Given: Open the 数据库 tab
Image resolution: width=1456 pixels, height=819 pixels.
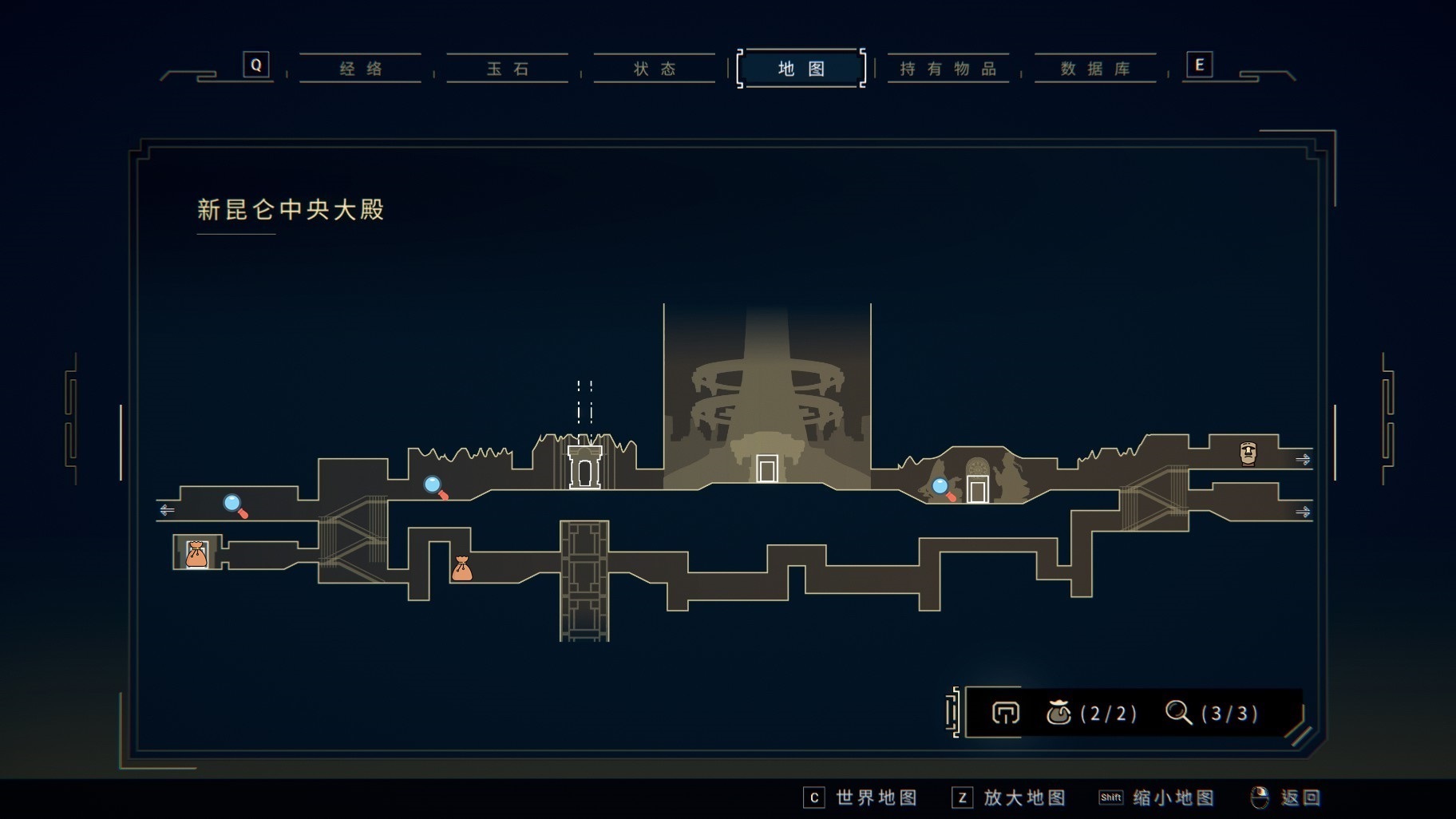Looking at the screenshot, I should 1095,69.
